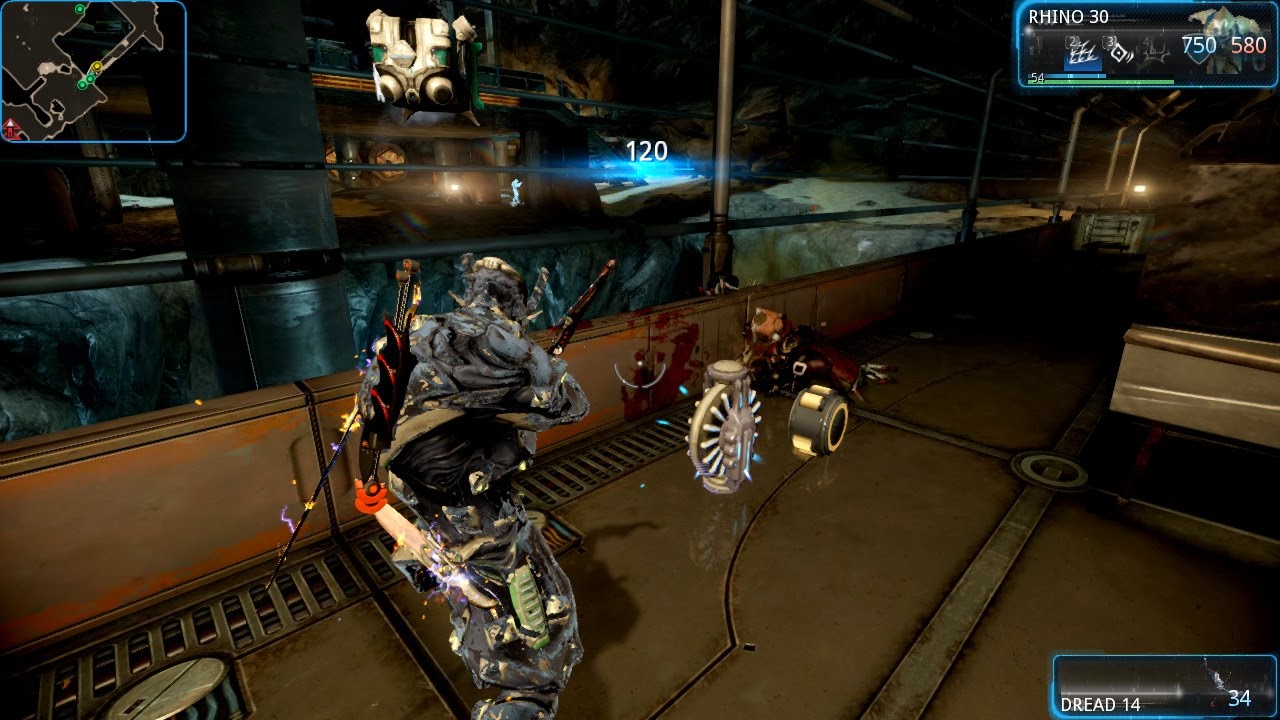
Task: Toggle the yellow player waypoint on minimap
Action: pyautogui.click(x=97, y=67)
